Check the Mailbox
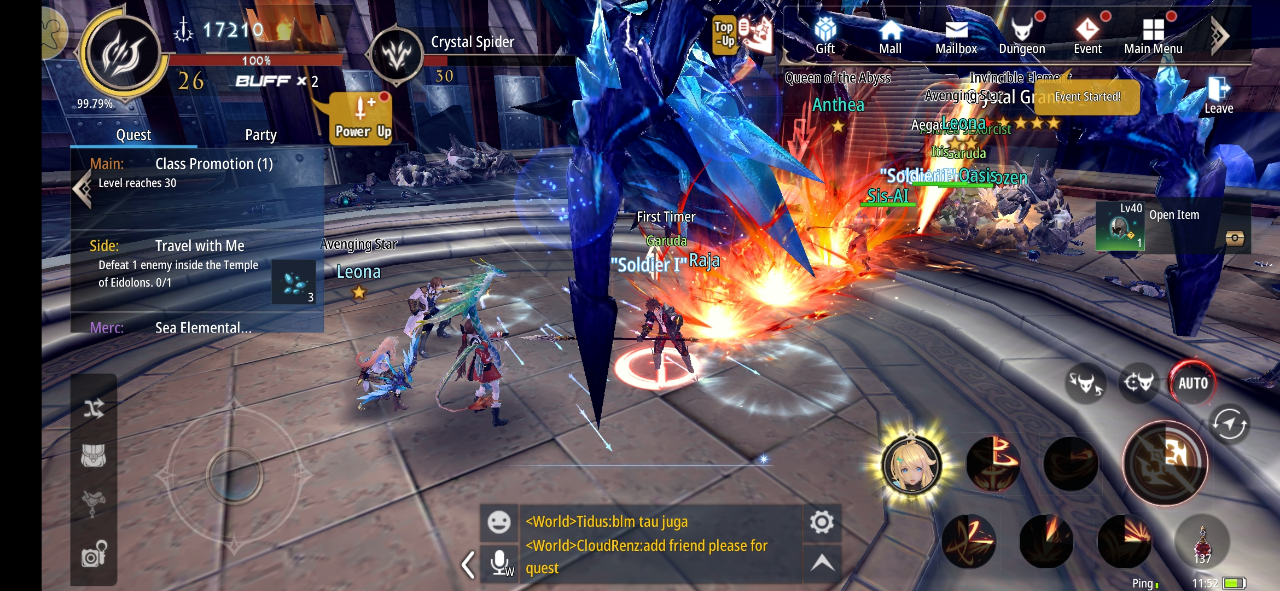This screenshot has height=591, width=1280. tap(956, 34)
